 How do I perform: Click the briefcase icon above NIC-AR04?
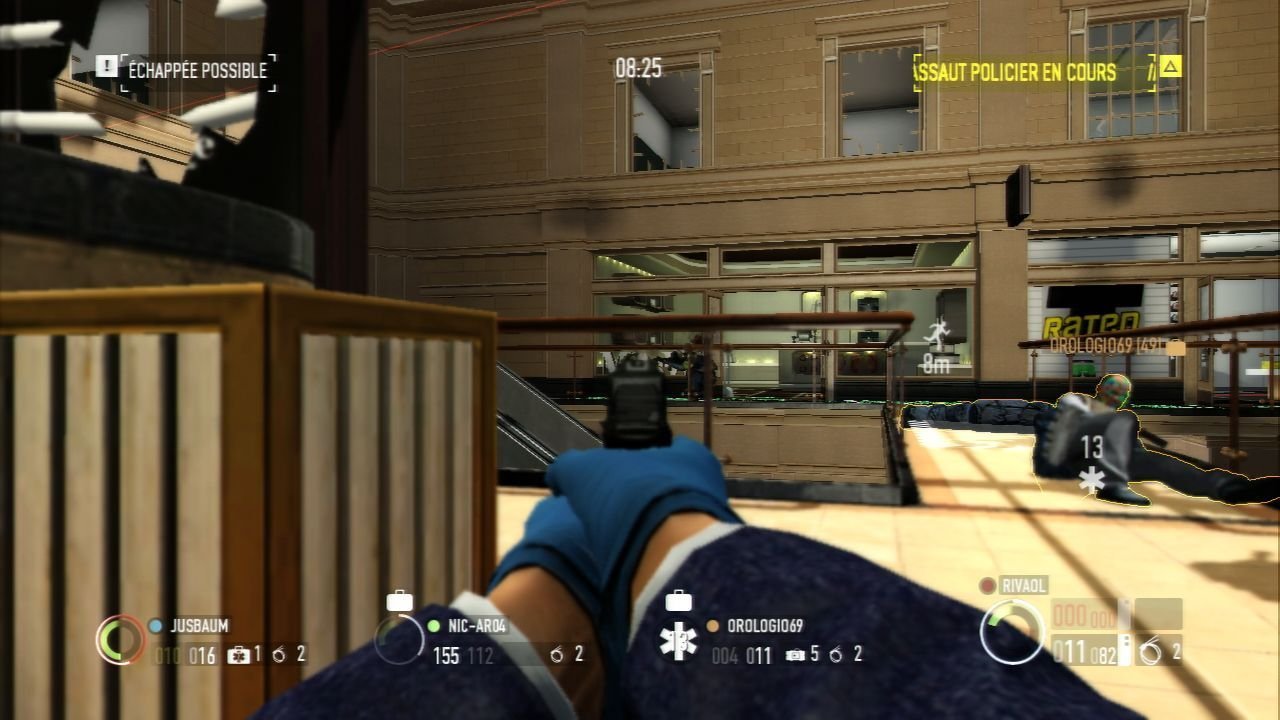pyautogui.click(x=399, y=600)
